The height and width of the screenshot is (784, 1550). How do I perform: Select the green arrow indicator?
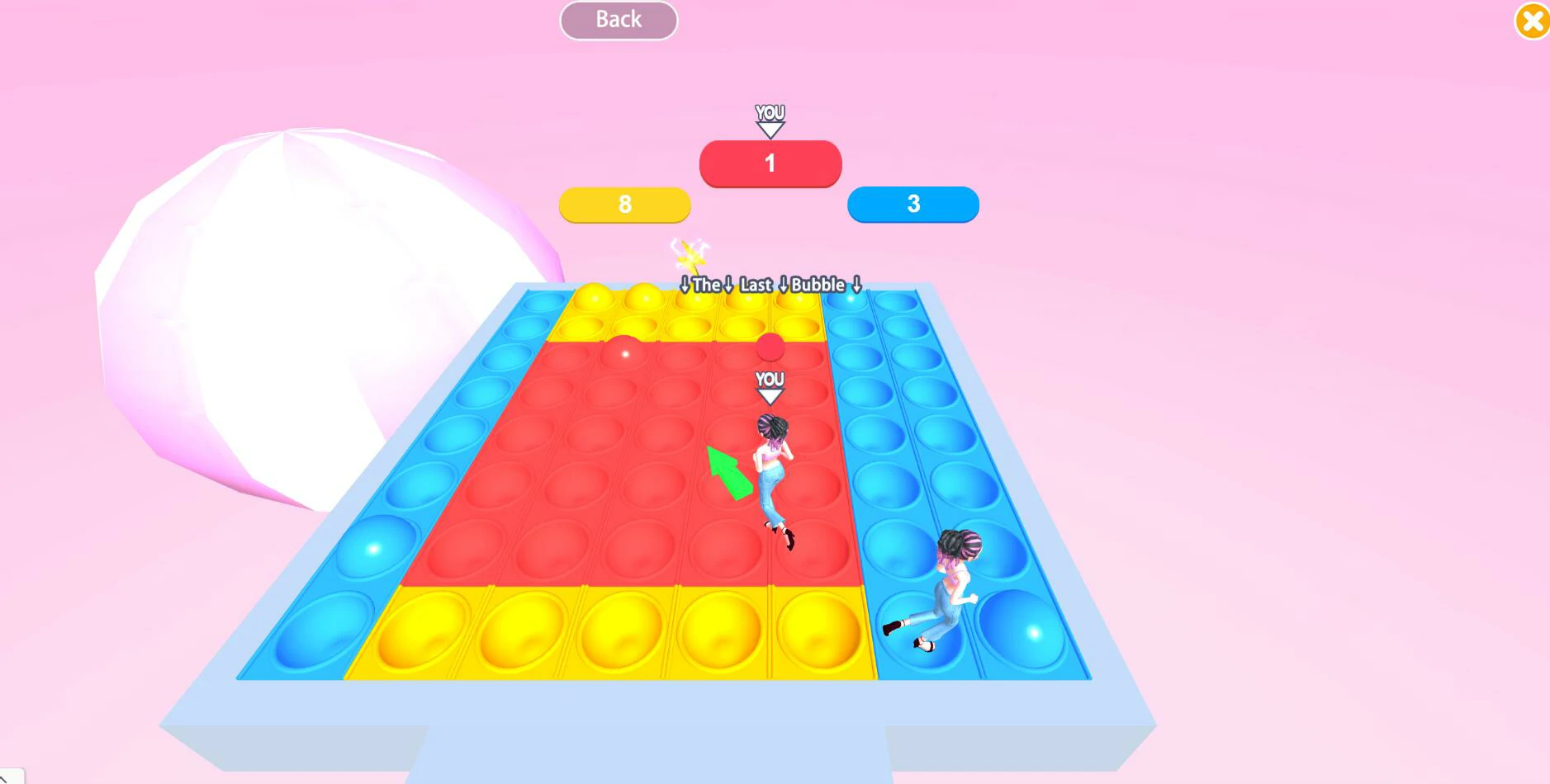coord(730,470)
